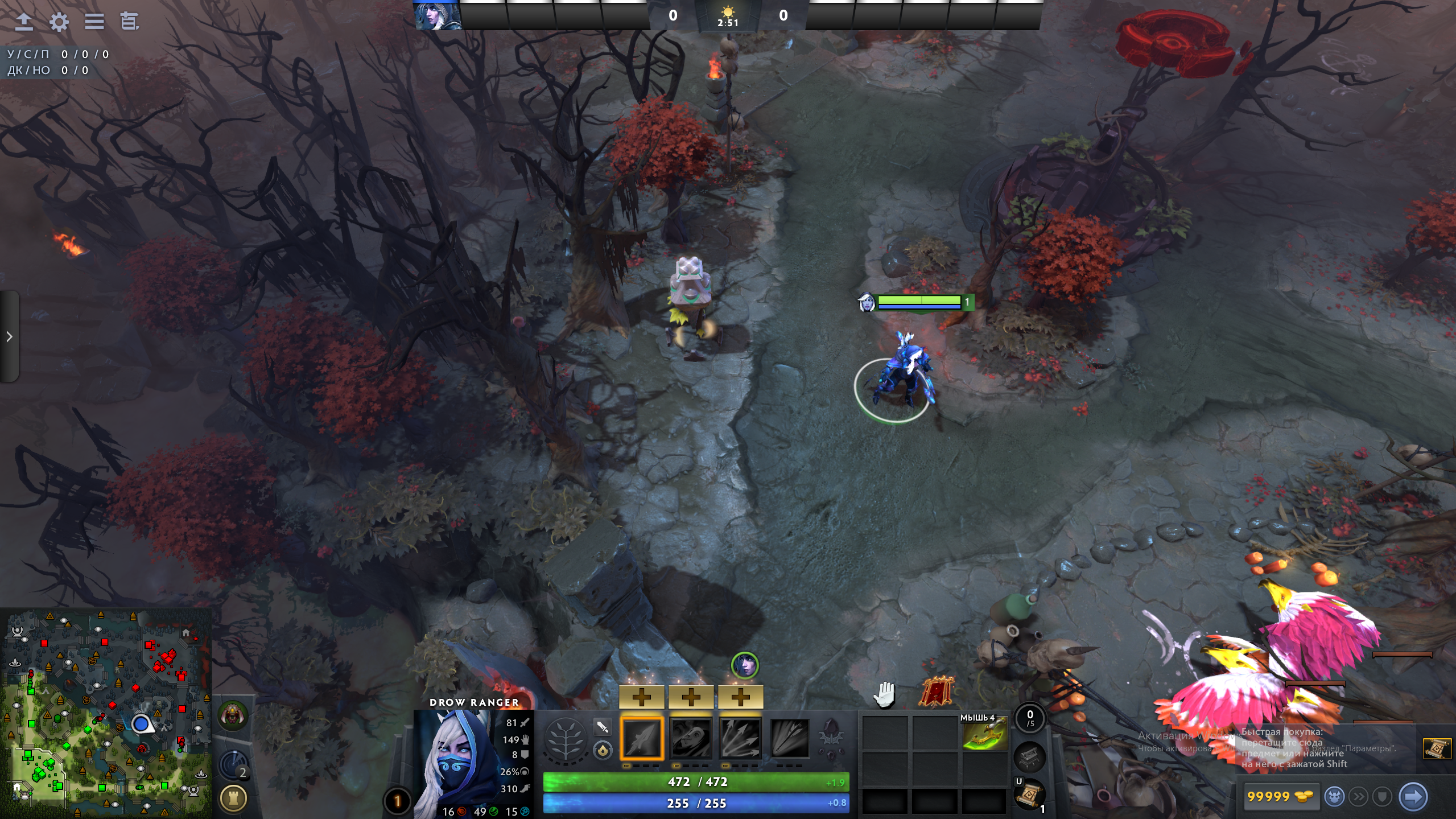Level up Frost Arrows with plus button
This screenshot has height=819, width=1456.
[641, 697]
